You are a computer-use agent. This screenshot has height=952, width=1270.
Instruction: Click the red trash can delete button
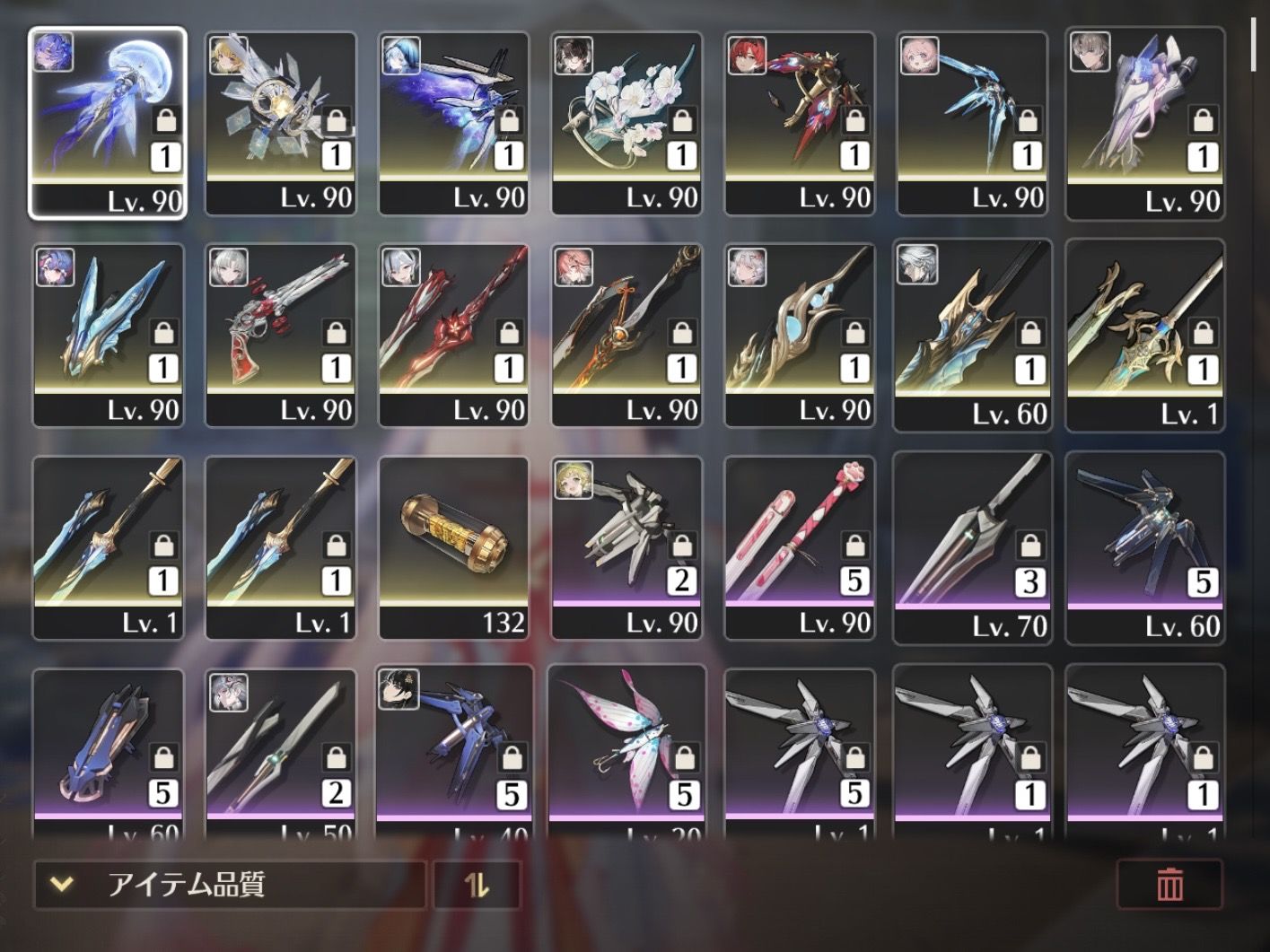pyautogui.click(x=1169, y=885)
